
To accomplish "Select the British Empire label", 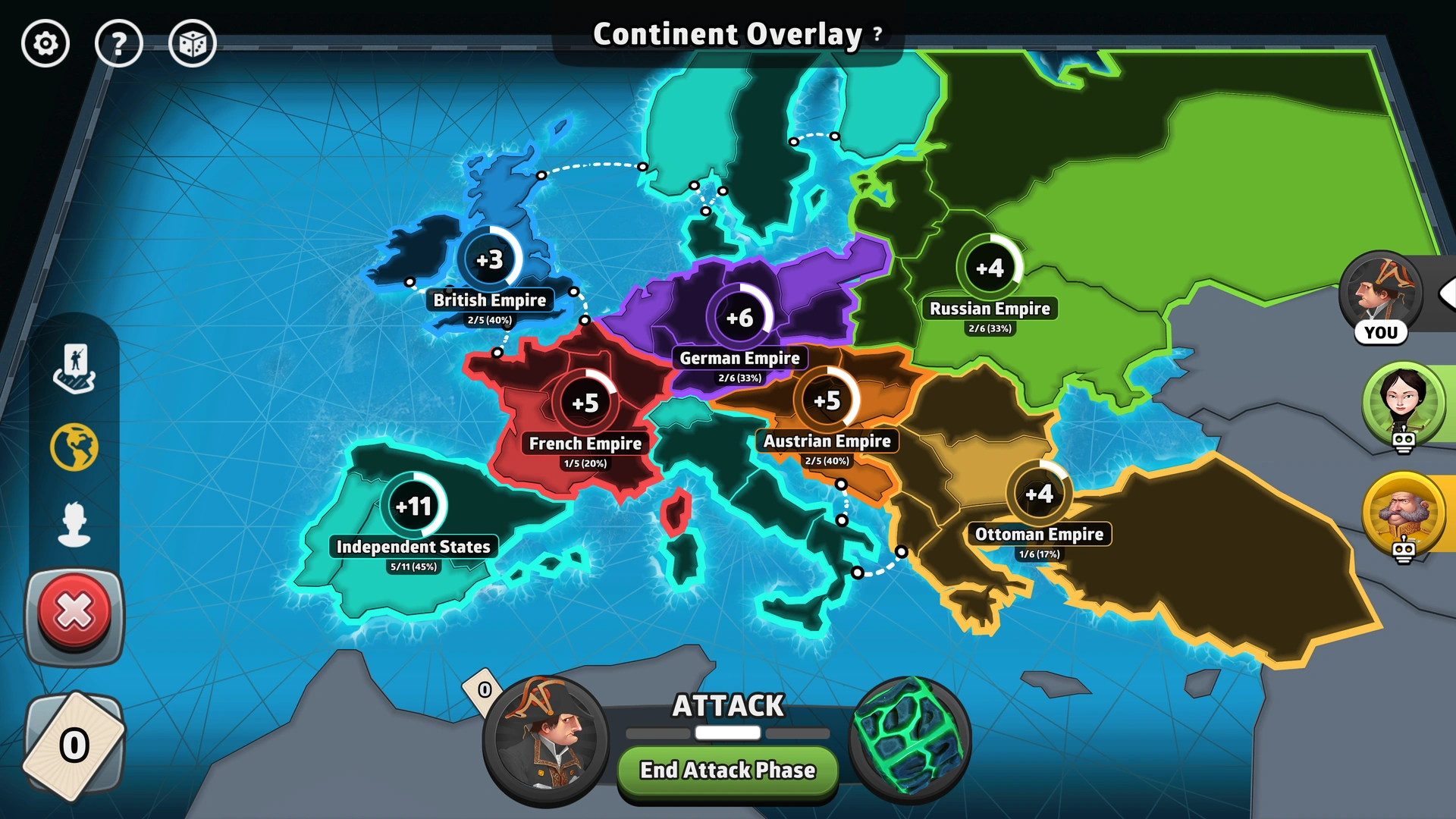I will (x=489, y=300).
